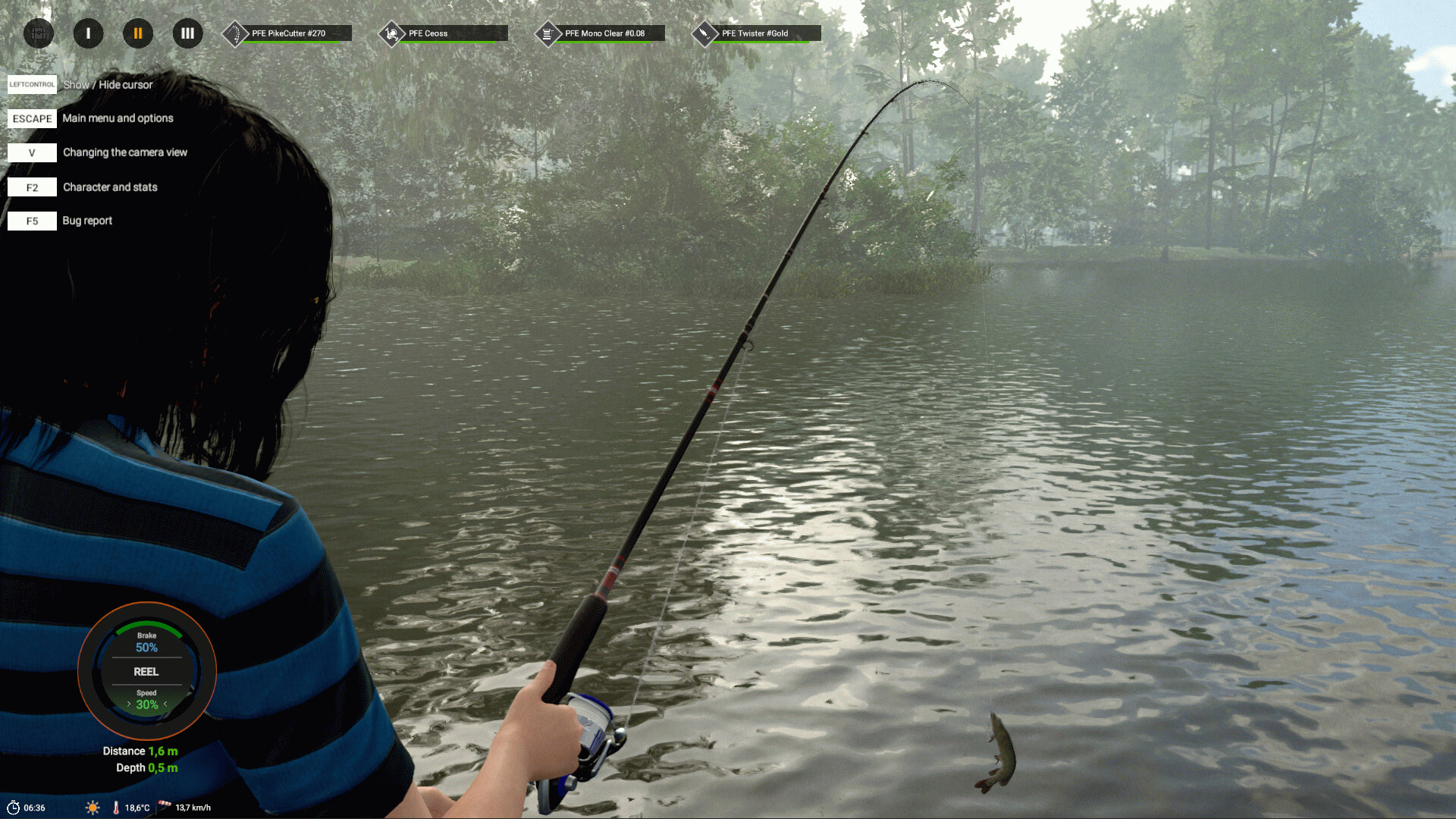
Task: Click the arrow right of Speed 30%
Action: 165,704
